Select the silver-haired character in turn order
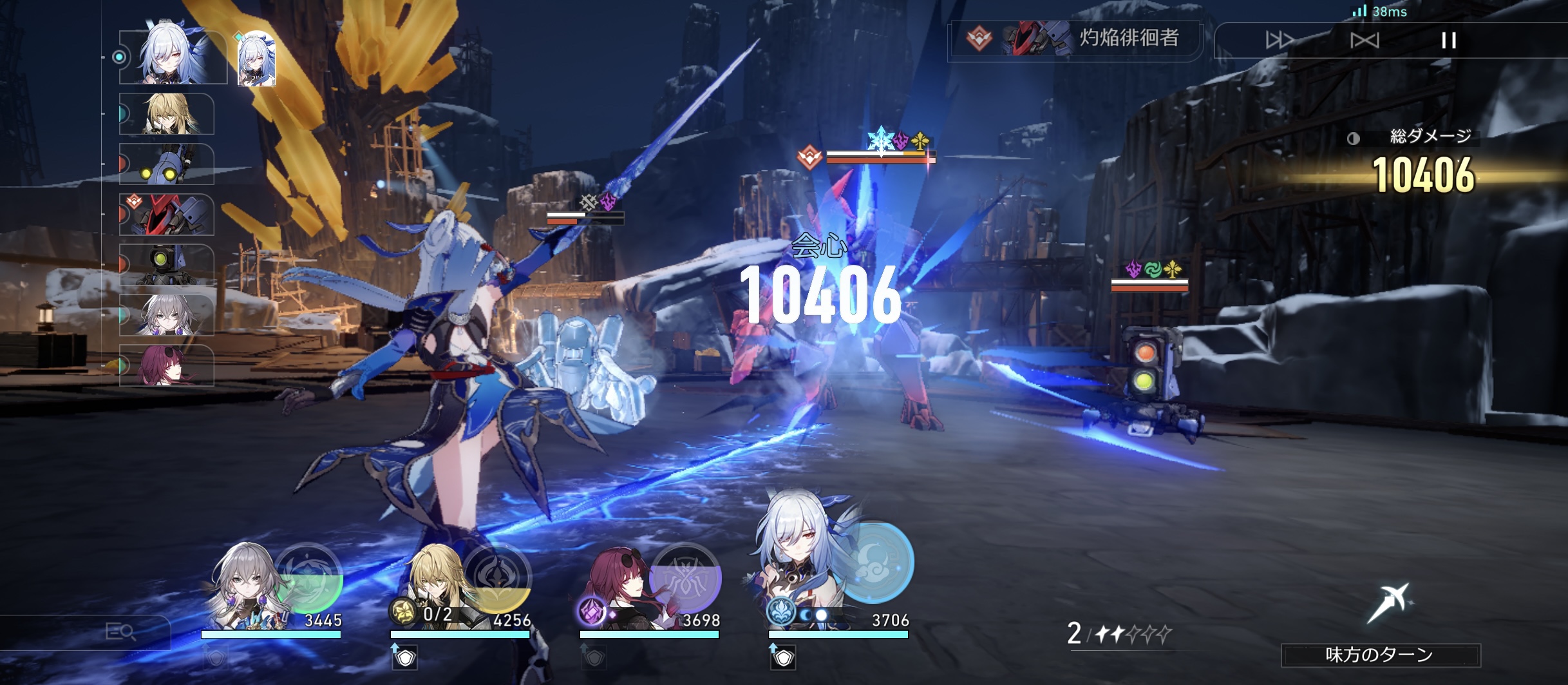1568x685 pixels. (167, 315)
